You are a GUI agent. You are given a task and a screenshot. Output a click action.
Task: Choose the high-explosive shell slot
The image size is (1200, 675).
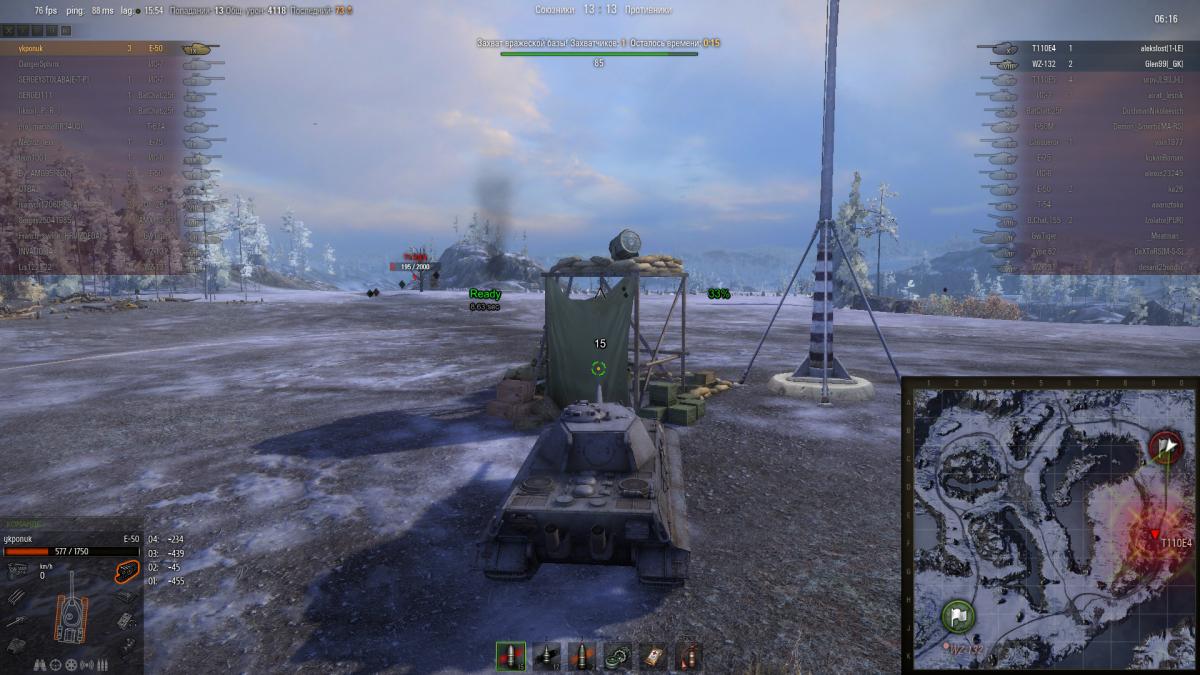tap(581, 656)
